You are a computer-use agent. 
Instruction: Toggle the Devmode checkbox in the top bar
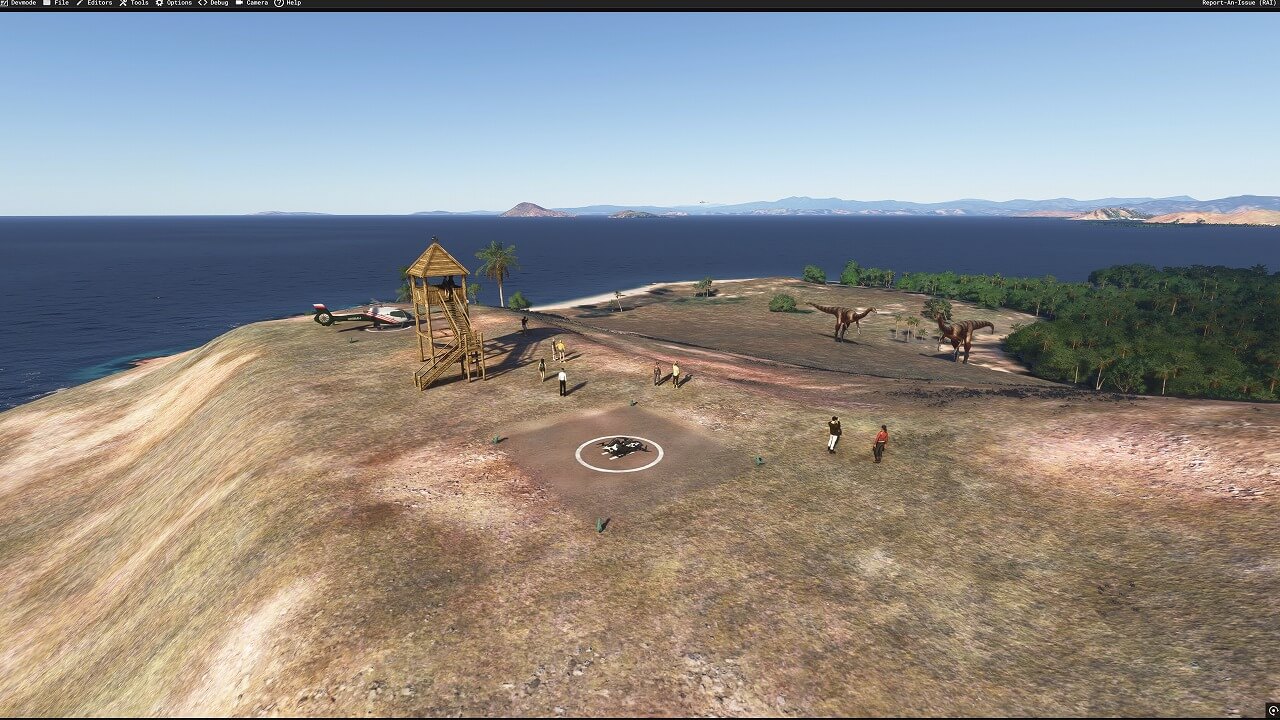click(4, 3)
